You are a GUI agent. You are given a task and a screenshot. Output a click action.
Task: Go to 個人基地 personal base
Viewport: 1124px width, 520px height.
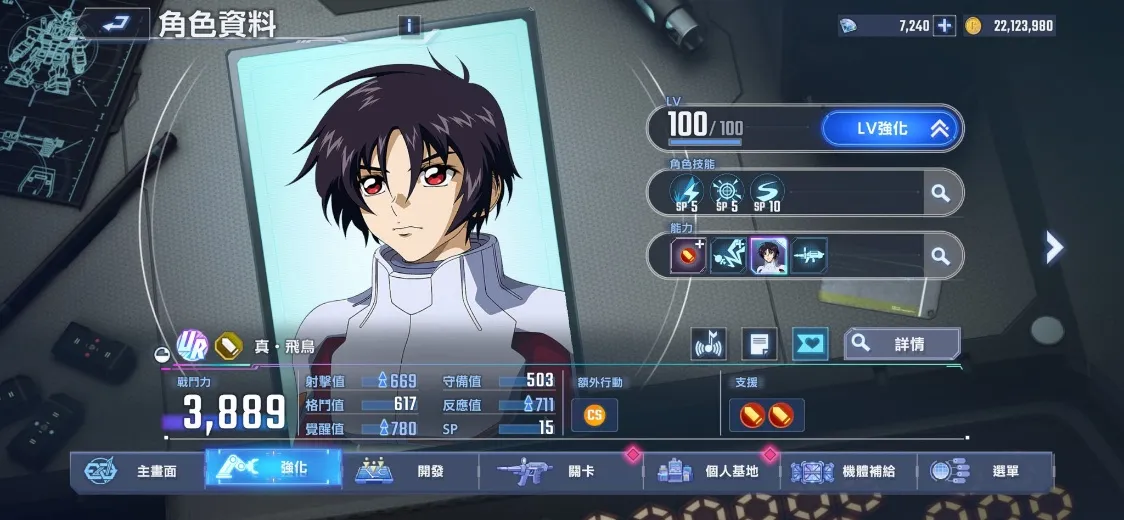710,471
